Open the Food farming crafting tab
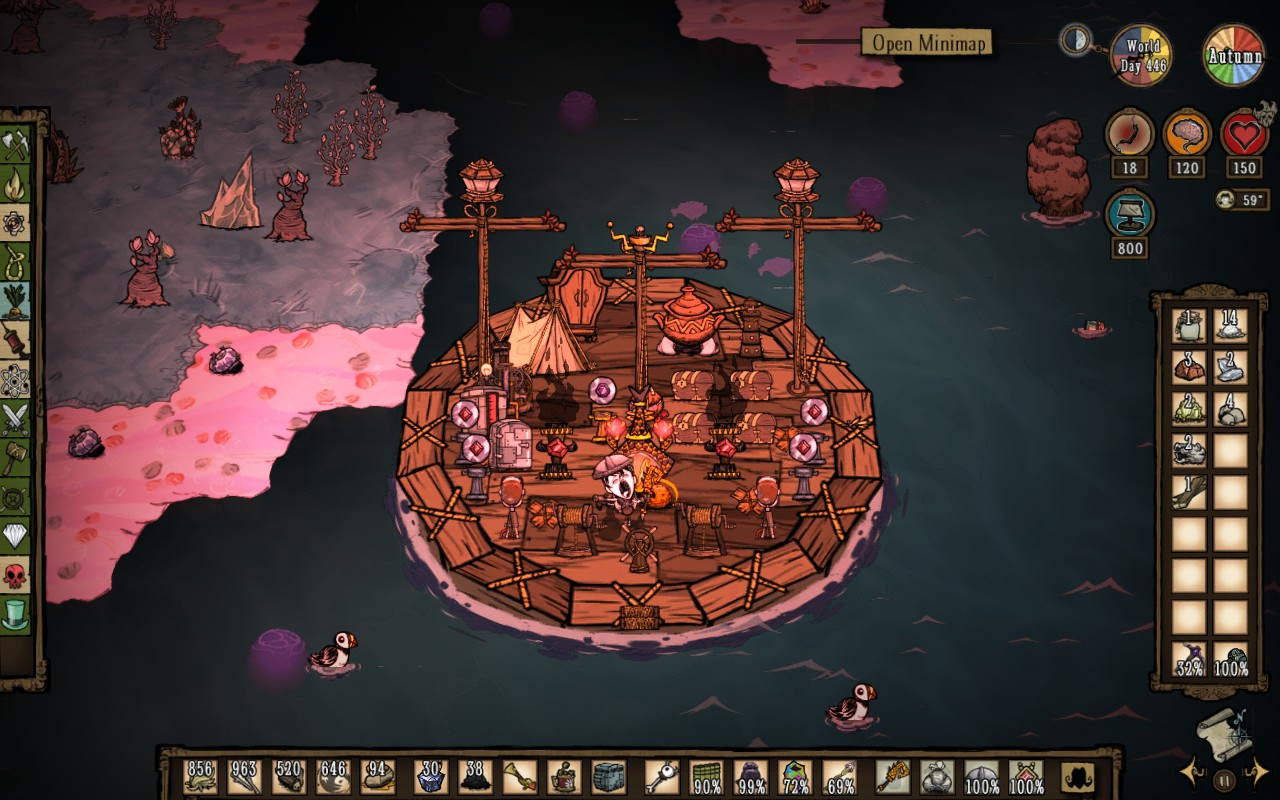 pyautogui.click(x=16, y=300)
